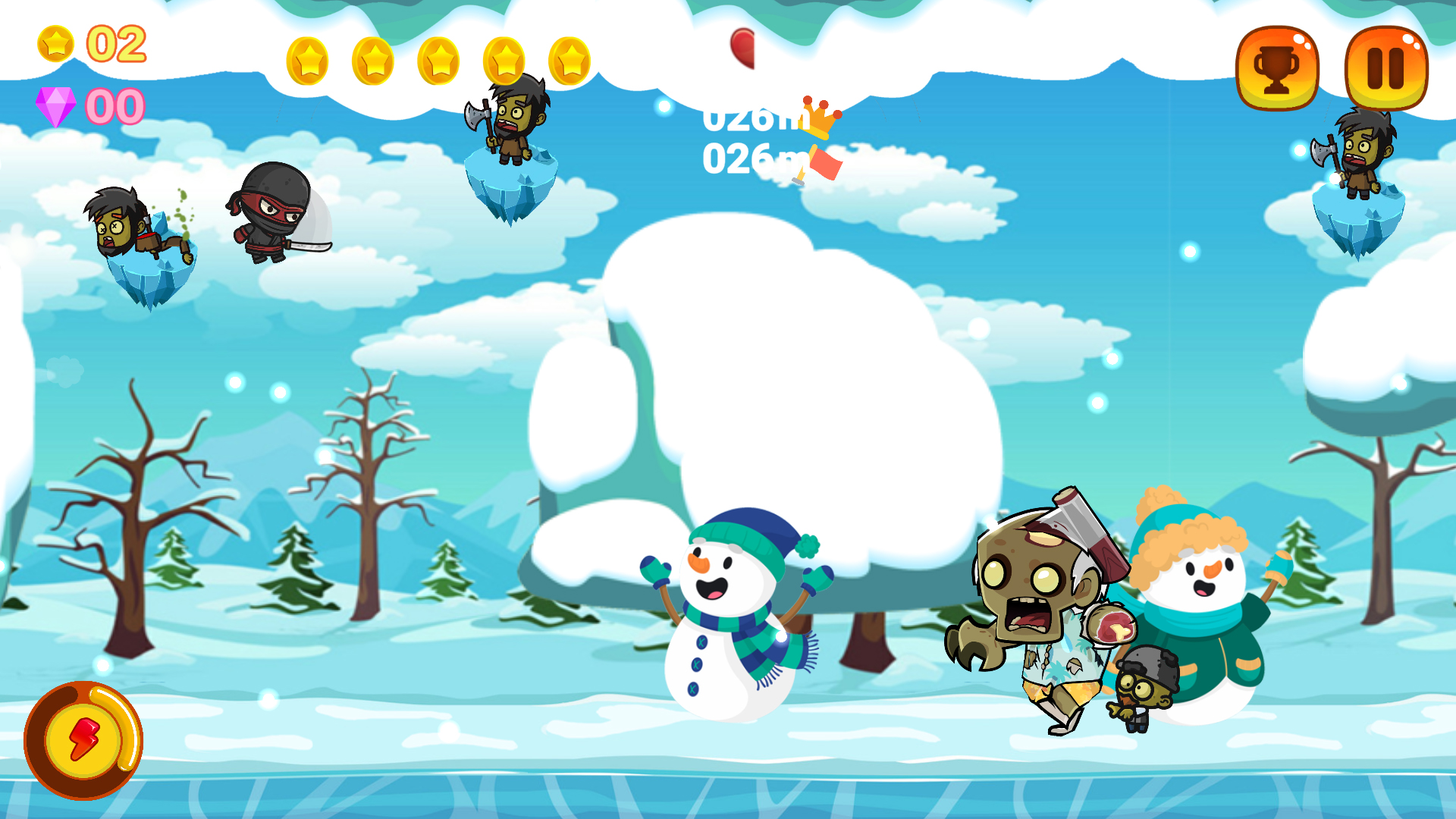Click the zombie on the top-right floating island
This screenshot has height=819, width=1456.
pyautogui.click(x=1361, y=152)
